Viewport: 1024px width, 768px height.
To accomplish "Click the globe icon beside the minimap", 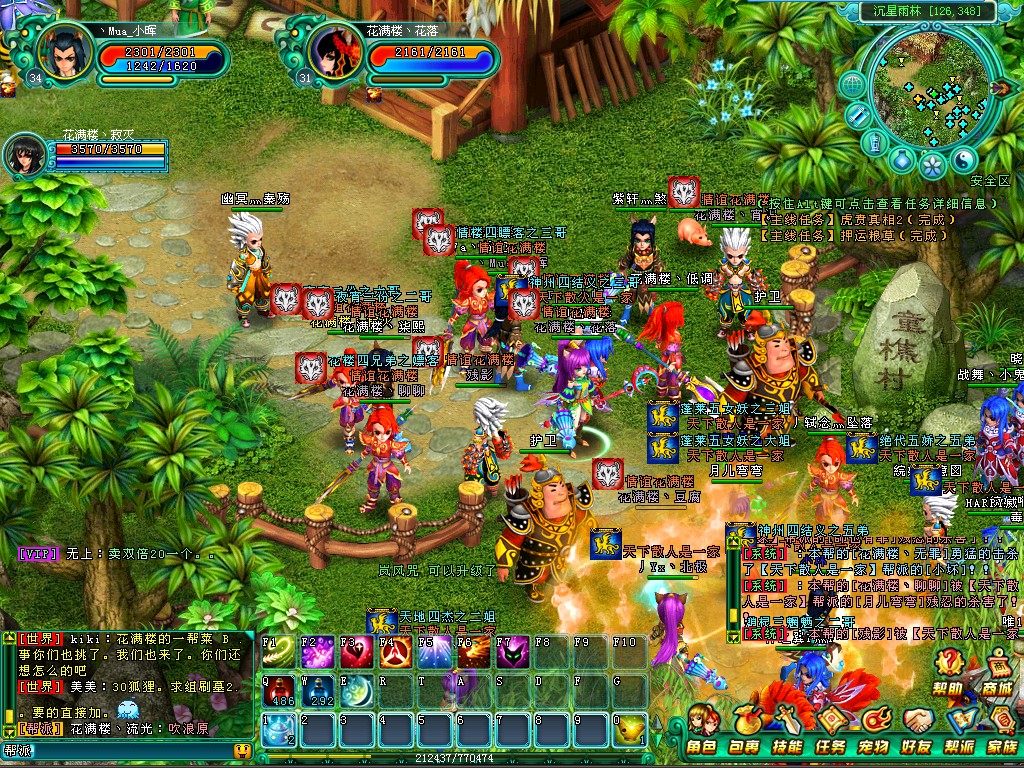I will [x=852, y=84].
